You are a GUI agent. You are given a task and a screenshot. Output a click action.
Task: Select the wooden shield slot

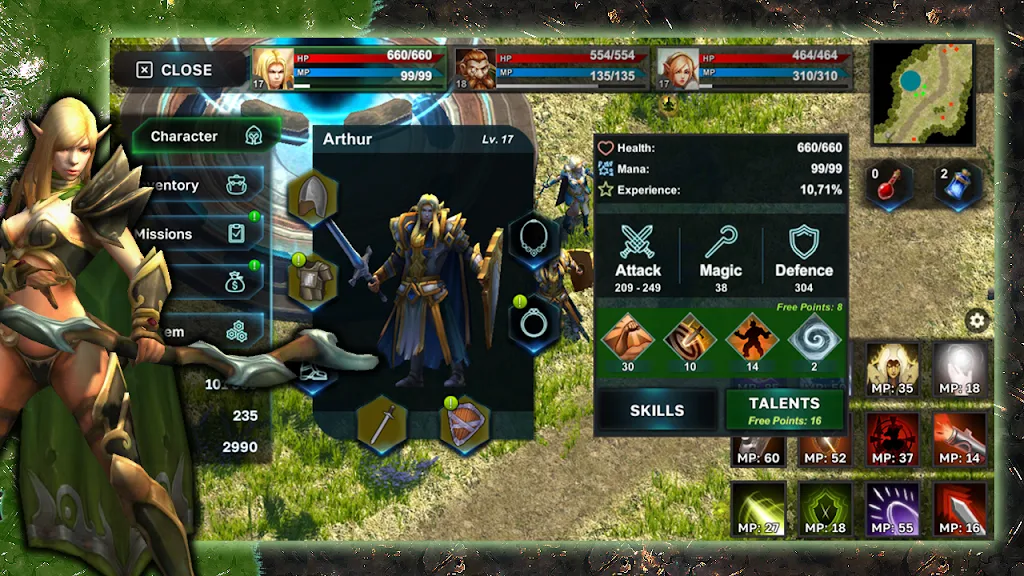(x=465, y=423)
